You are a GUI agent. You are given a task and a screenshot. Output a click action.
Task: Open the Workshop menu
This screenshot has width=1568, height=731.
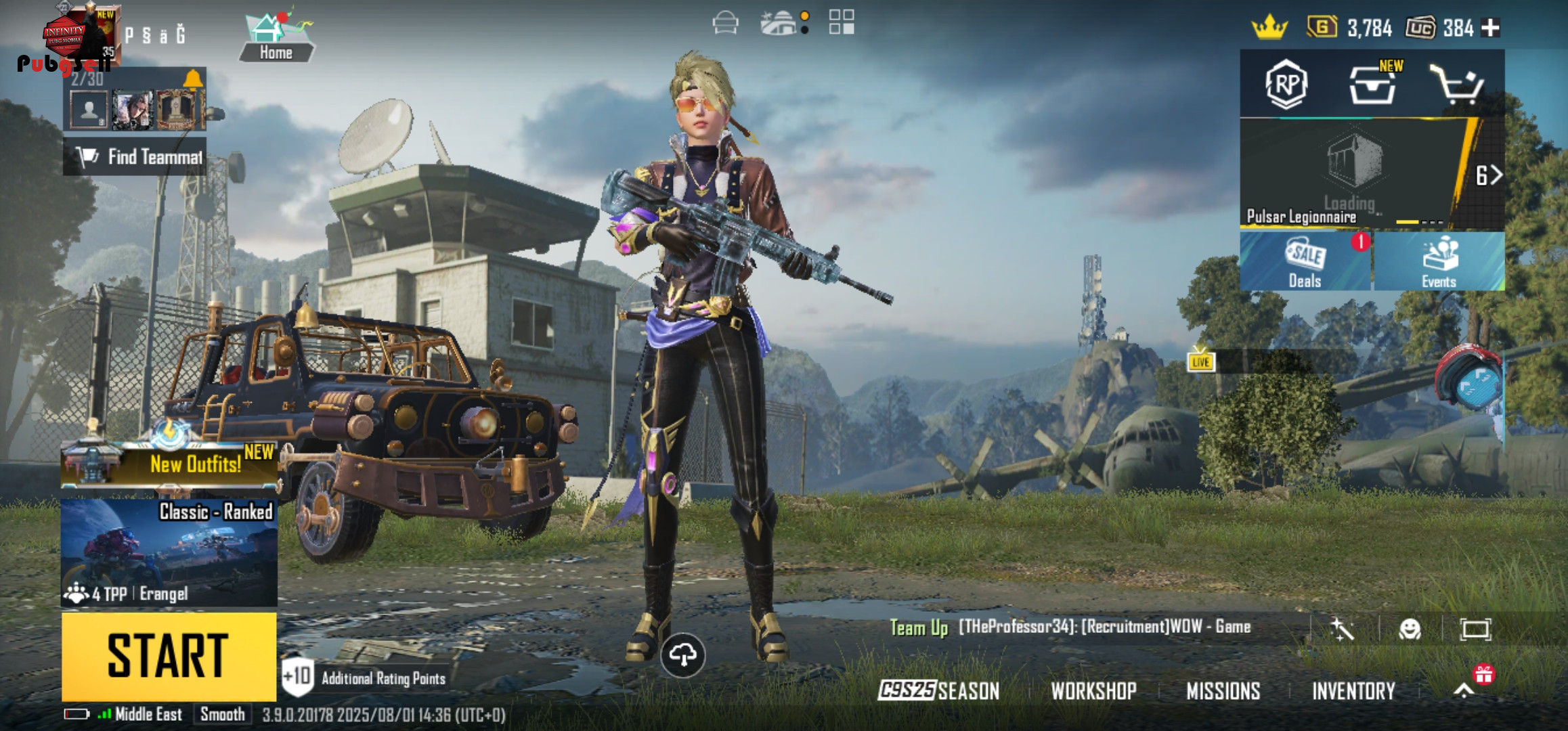click(1093, 690)
